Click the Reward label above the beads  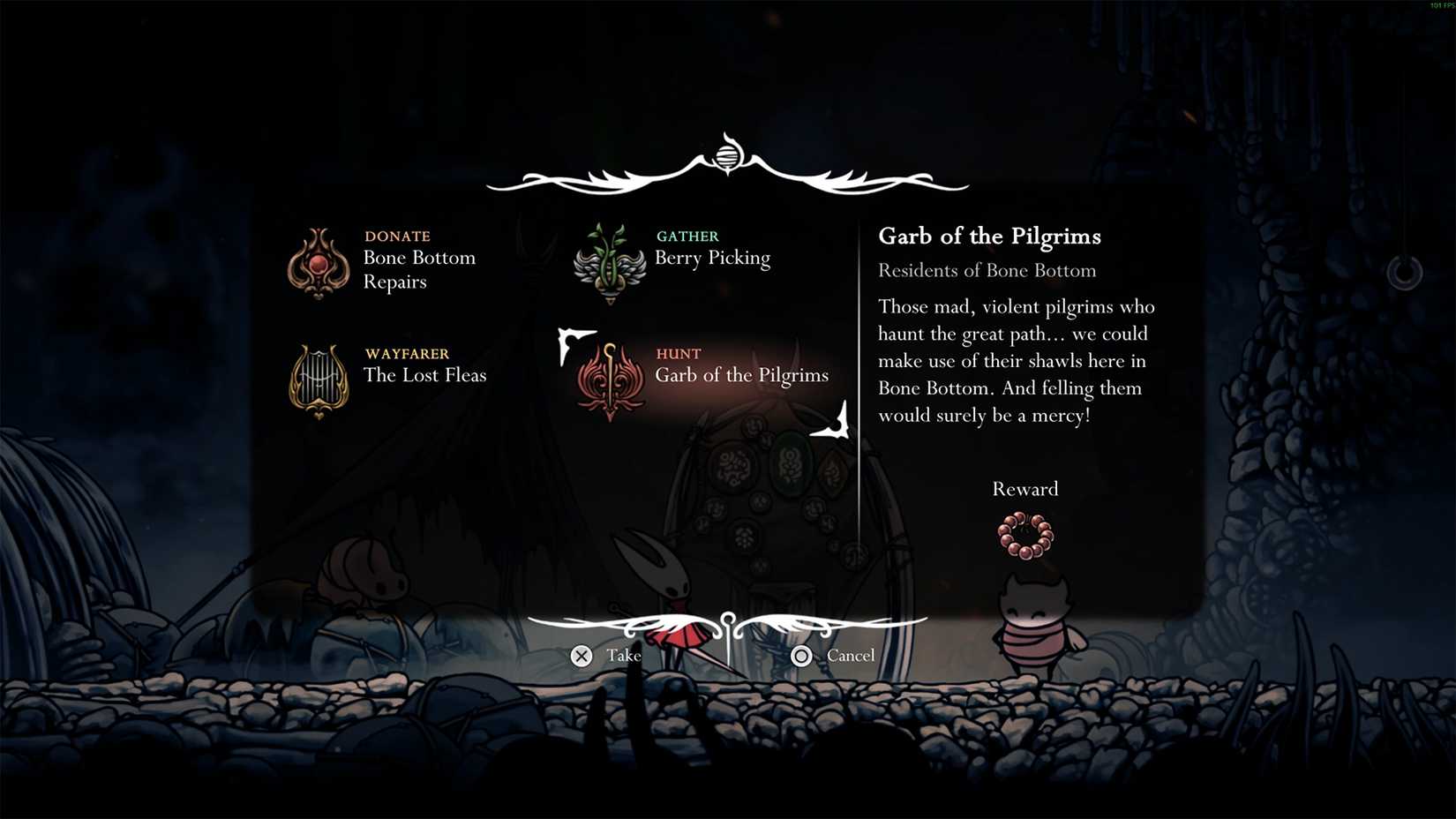click(x=1024, y=488)
